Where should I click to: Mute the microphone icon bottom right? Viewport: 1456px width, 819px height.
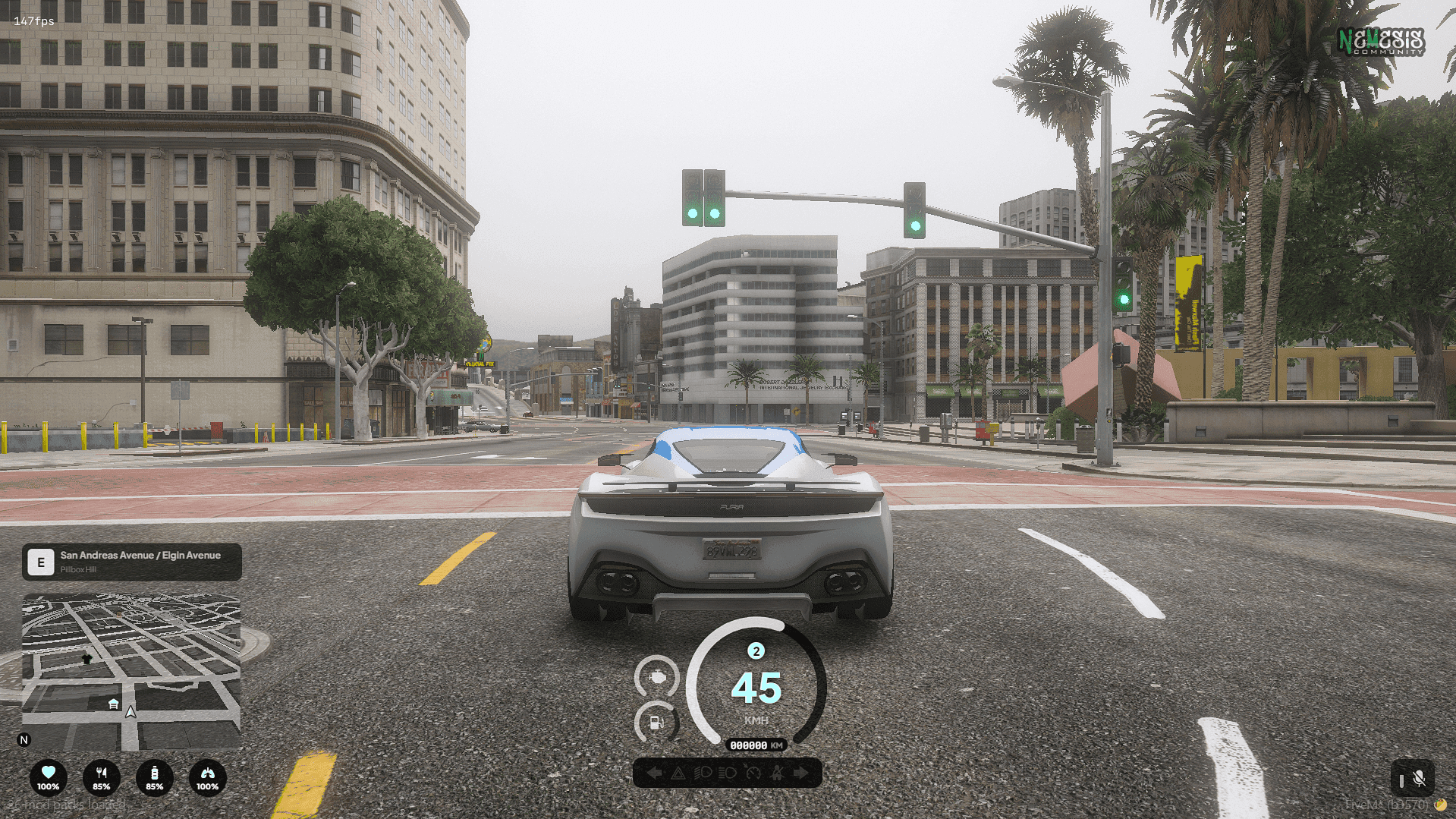pyautogui.click(x=1420, y=777)
